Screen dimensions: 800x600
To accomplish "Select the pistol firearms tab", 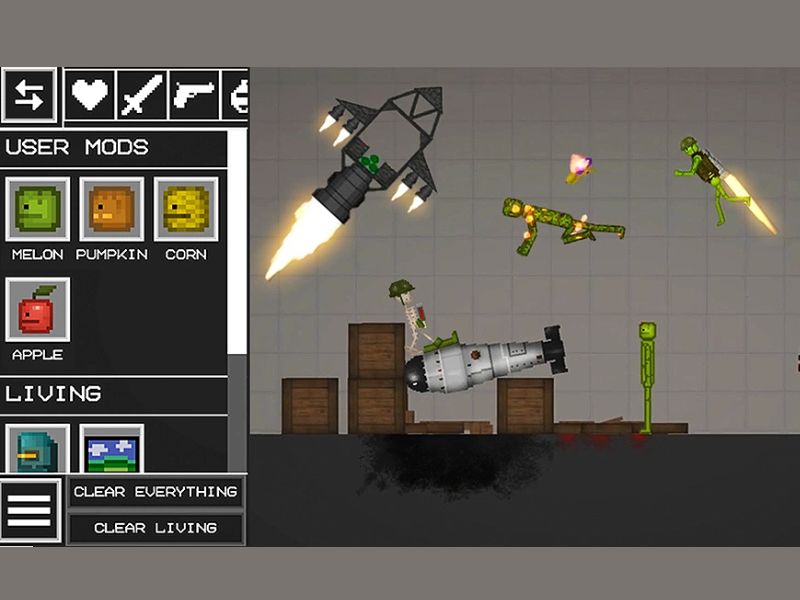I will 194,95.
